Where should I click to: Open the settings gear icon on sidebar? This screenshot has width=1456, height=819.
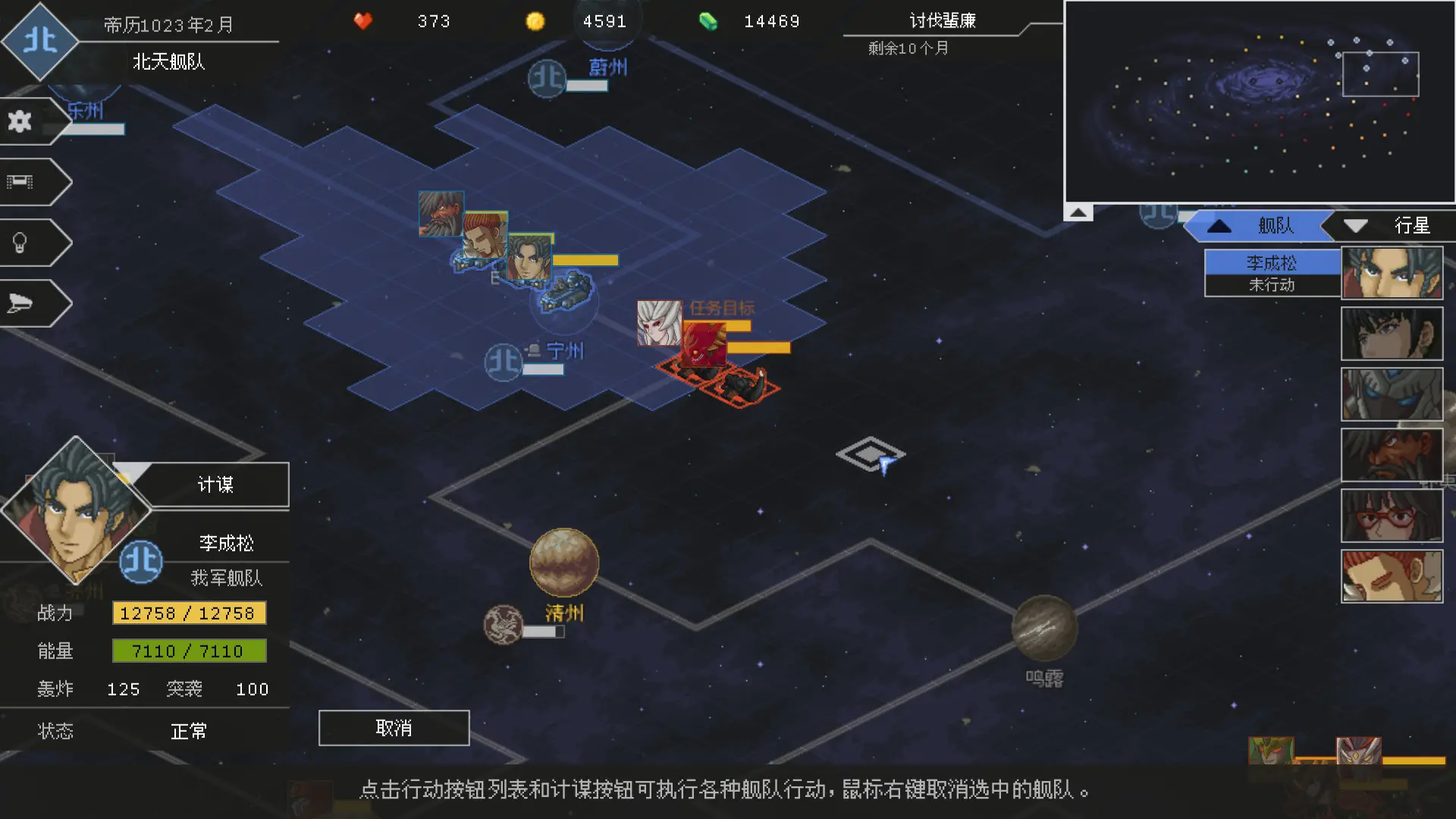(20, 119)
